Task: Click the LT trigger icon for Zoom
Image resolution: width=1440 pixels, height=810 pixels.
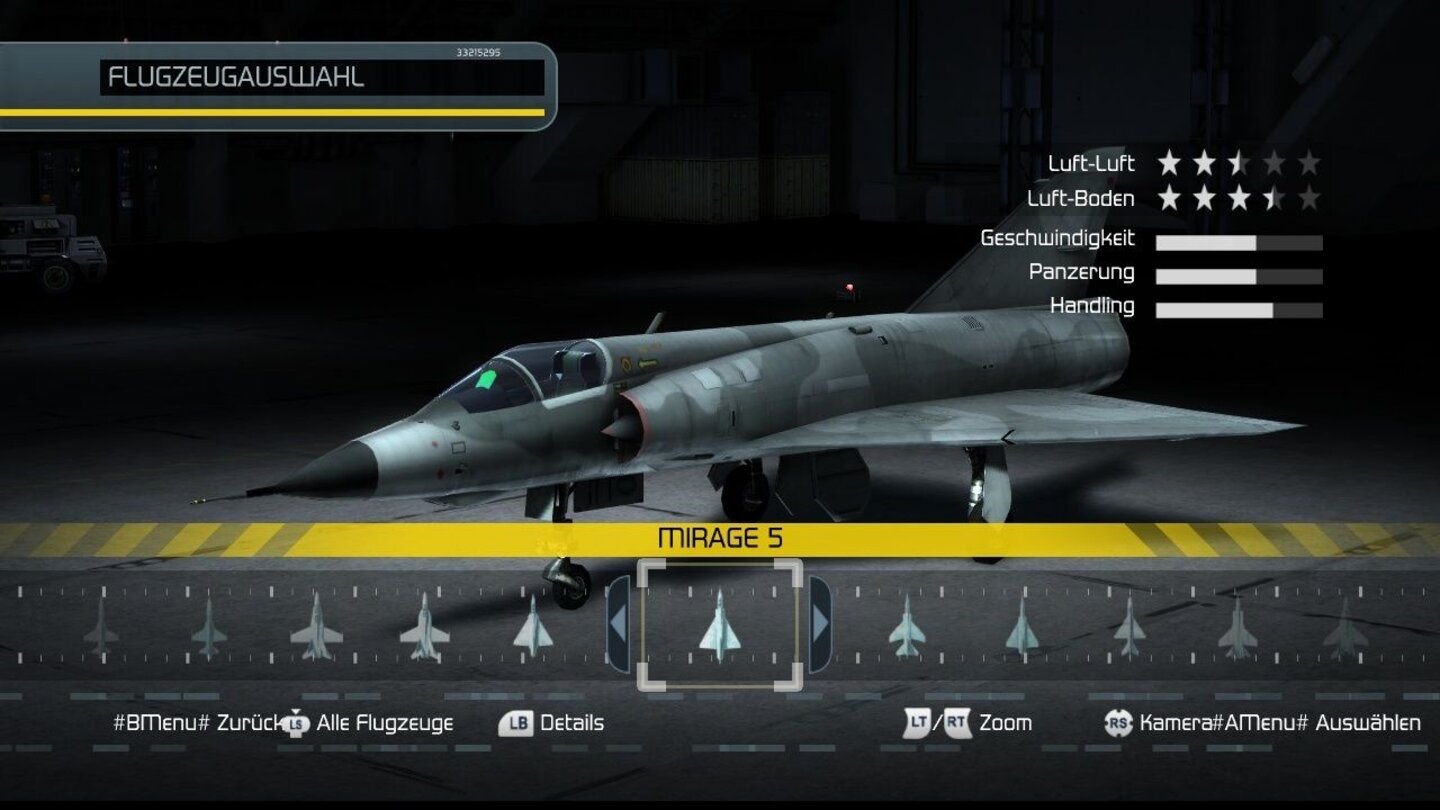Action: (x=916, y=723)
